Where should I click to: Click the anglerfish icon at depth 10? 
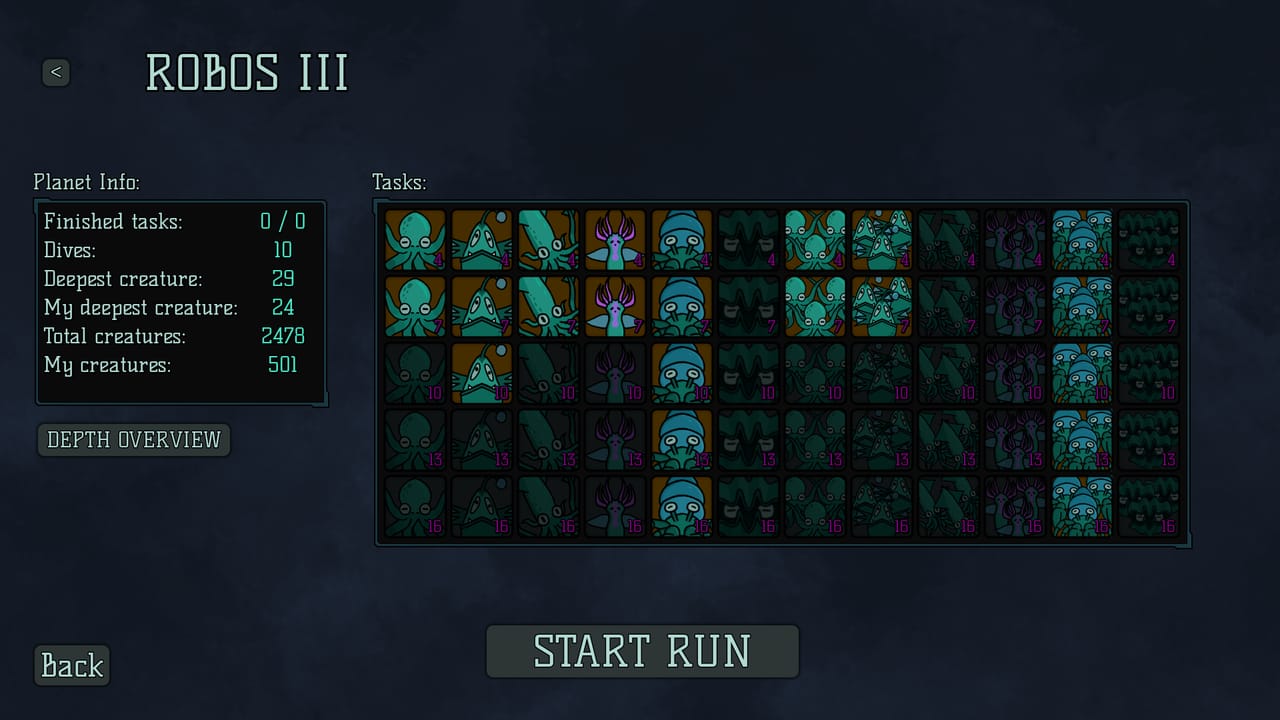pos(482,374)
